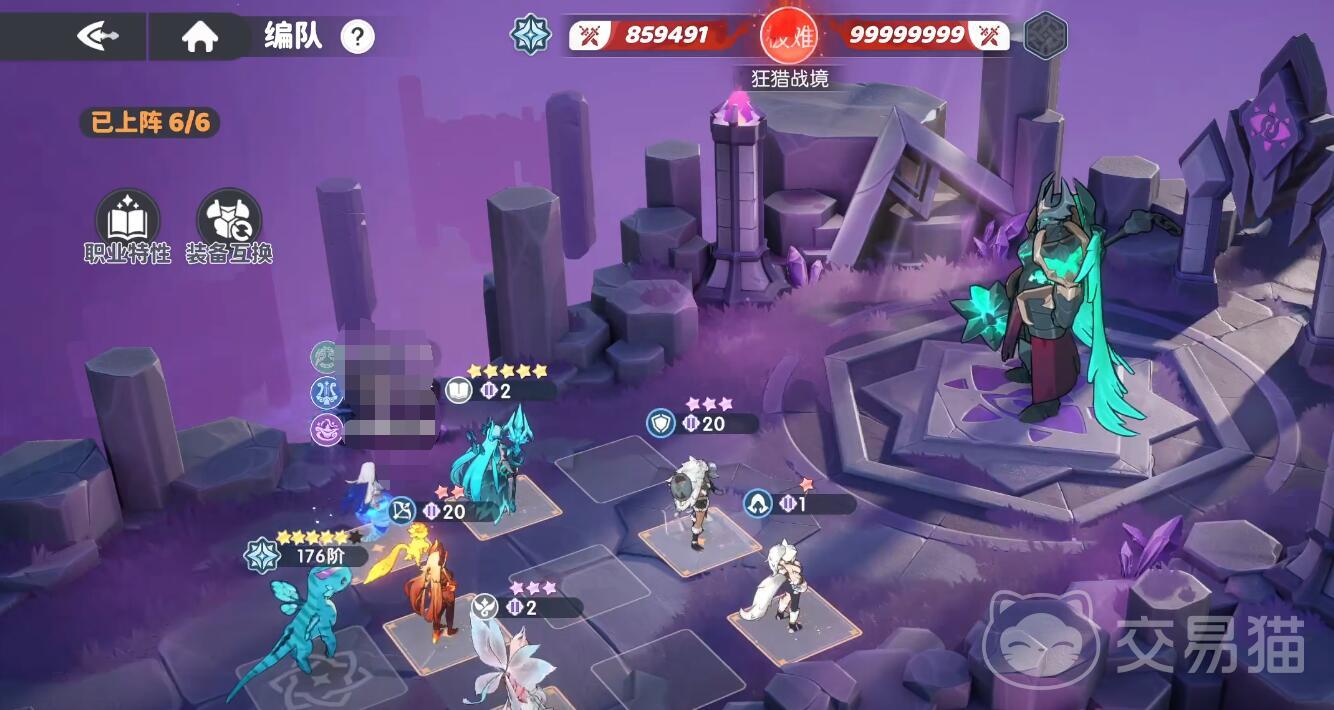1334x710 pixels.
Task: Click the blue lyre bond icon
Action: (x=326, y=392)
